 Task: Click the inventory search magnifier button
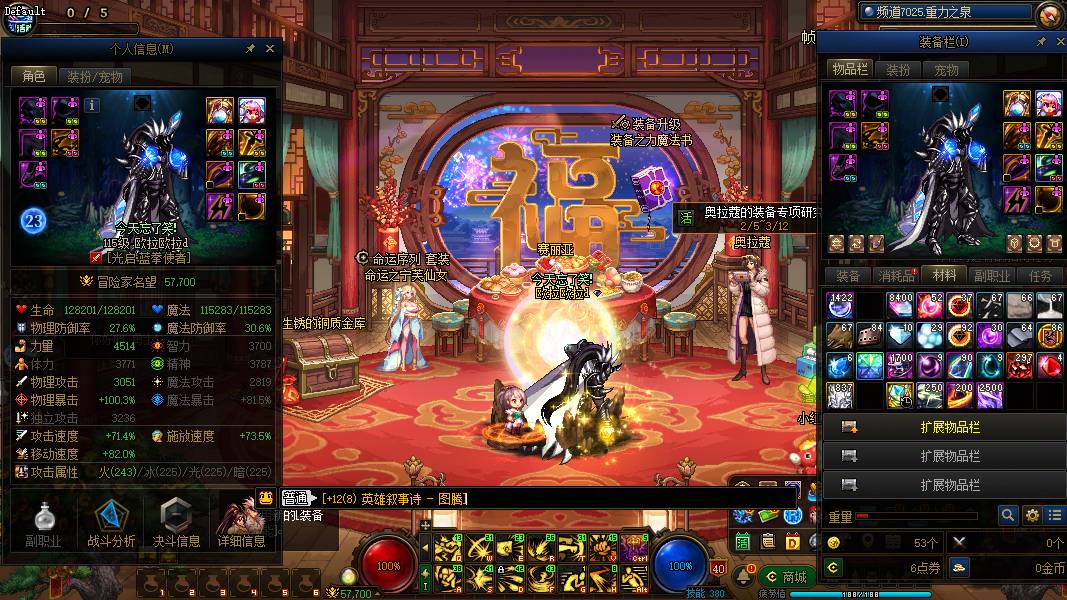coord(1009,516)
